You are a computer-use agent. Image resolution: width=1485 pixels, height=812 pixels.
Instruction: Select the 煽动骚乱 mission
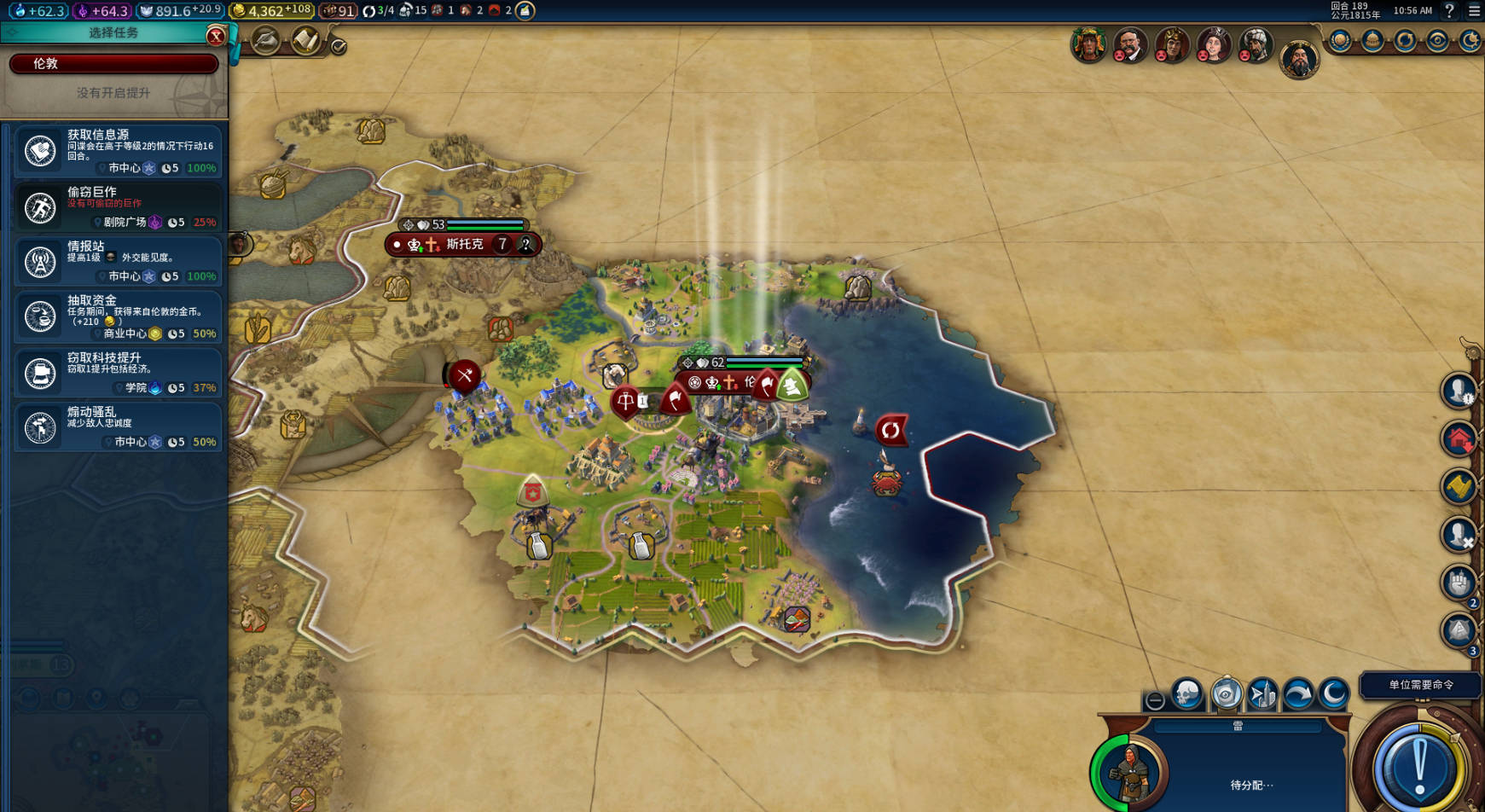click(118, 426)
